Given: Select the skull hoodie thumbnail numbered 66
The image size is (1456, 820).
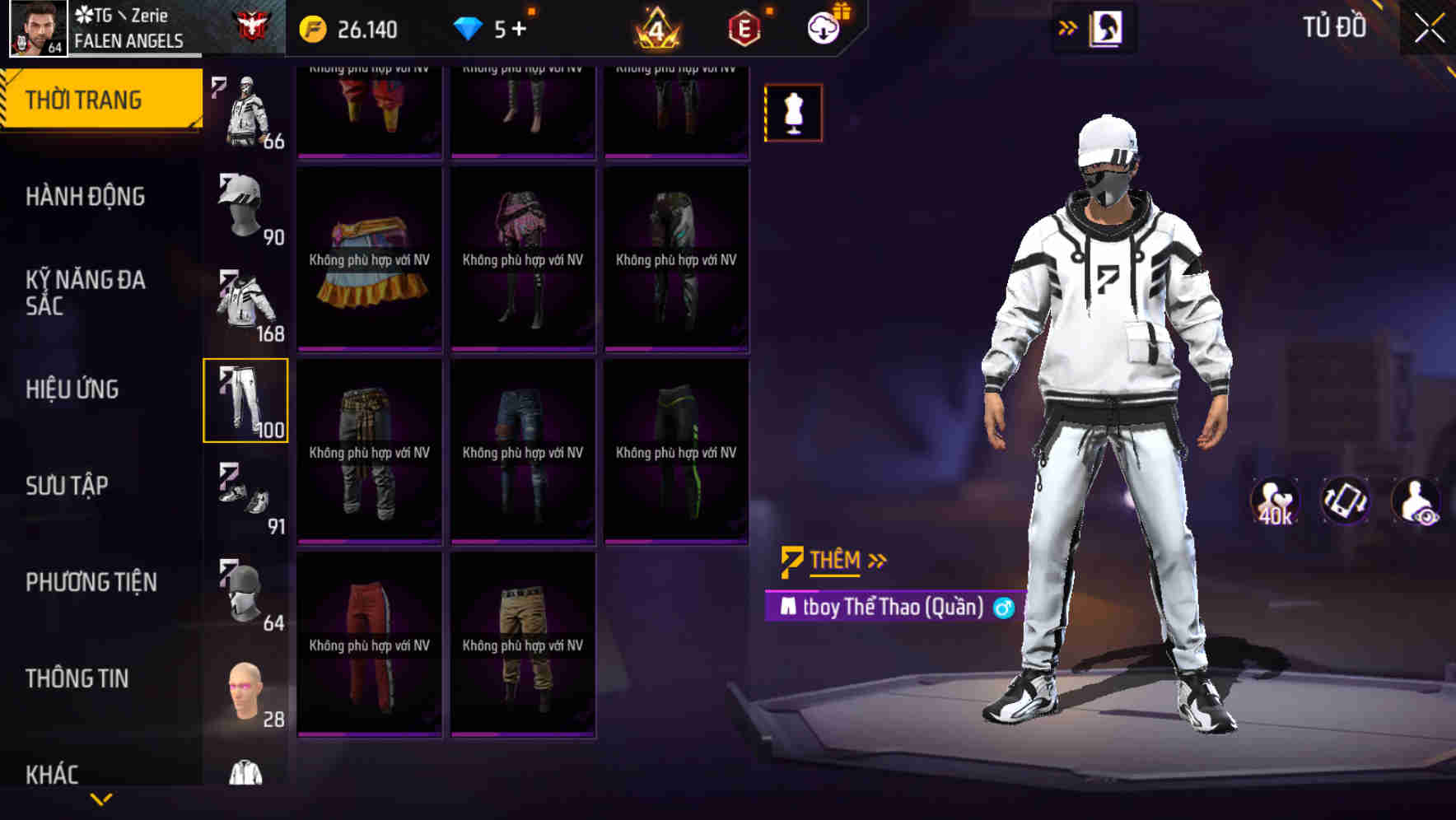Looking at the screenshot, I should [x=246, y=107].
